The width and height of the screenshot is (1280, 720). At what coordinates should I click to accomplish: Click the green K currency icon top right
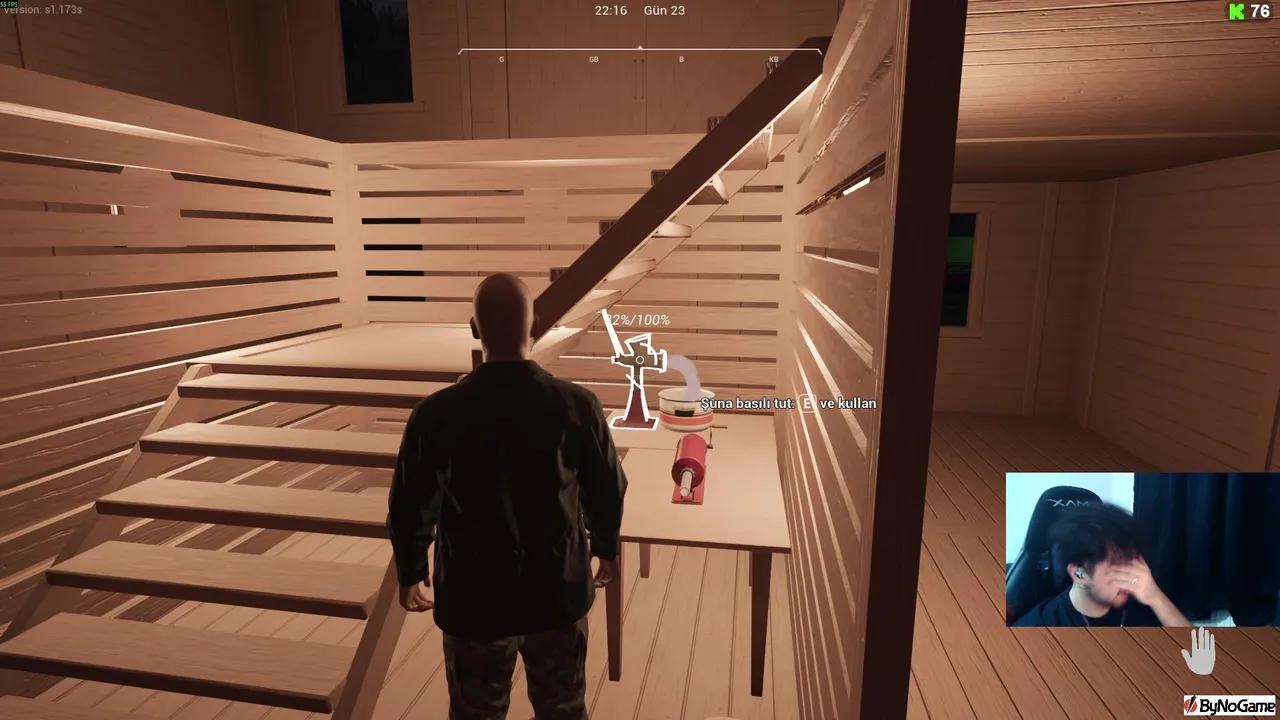click(x=1236, y=12)
